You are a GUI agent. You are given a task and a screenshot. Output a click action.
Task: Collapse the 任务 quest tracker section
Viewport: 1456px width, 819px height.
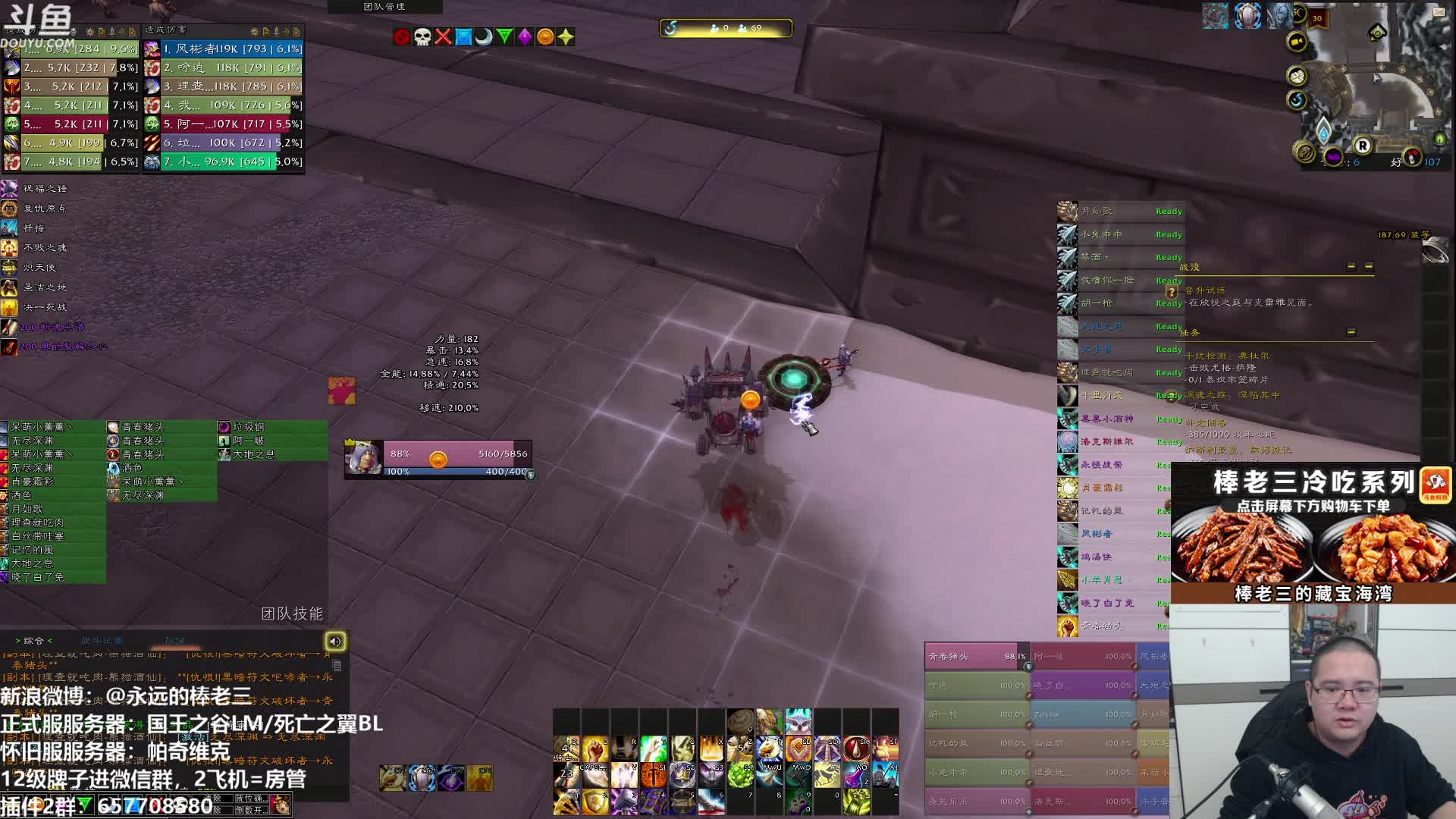pos(1351,332)
